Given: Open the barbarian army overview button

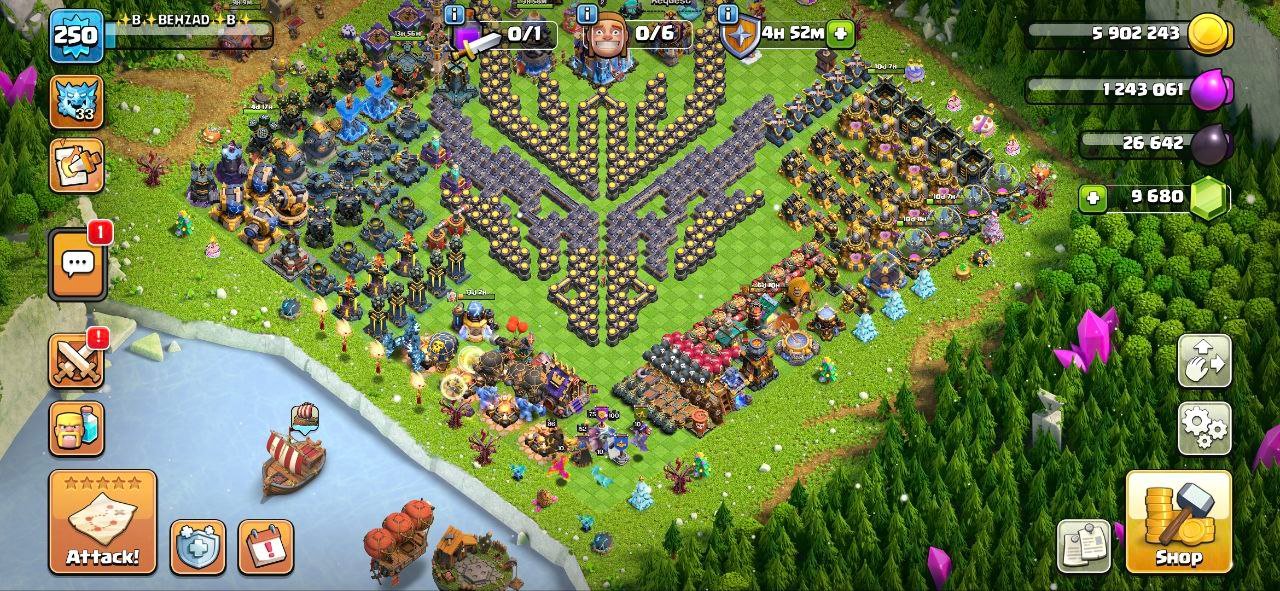Looking at the screenshot, I should 77,428.
